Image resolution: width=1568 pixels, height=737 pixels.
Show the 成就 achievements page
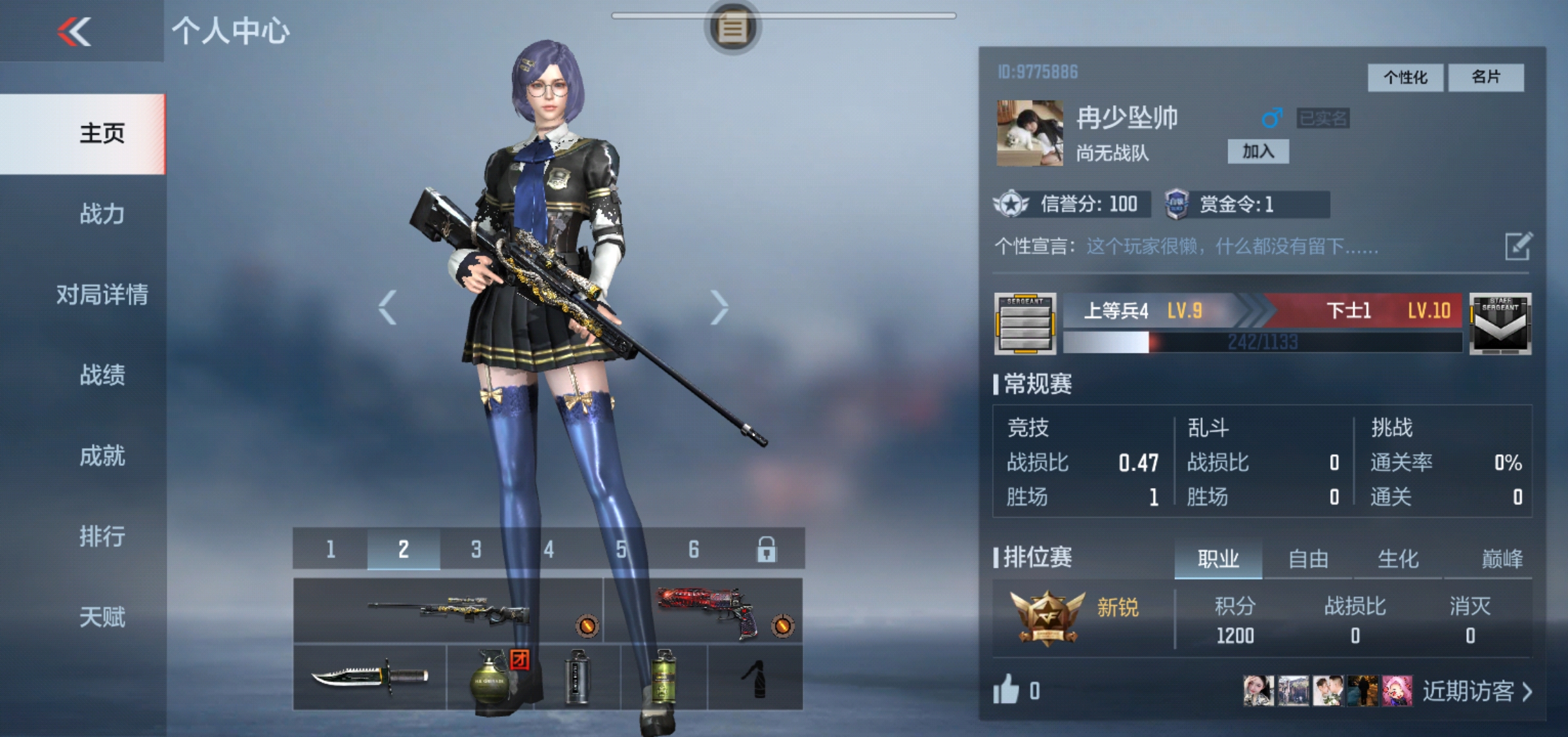pos(102,456)
